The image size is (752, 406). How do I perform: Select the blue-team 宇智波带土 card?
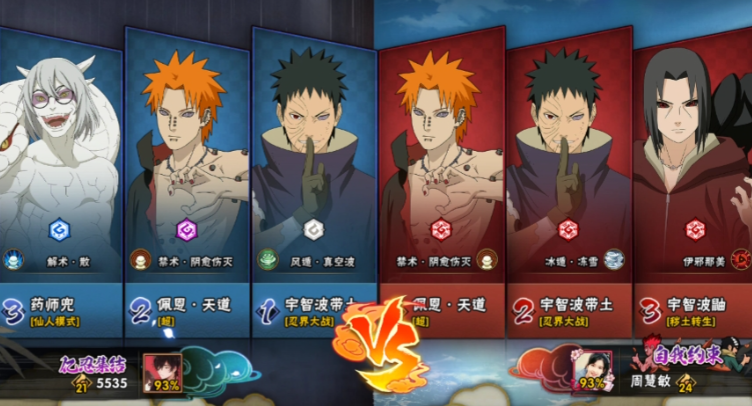[x=314, y=170]
